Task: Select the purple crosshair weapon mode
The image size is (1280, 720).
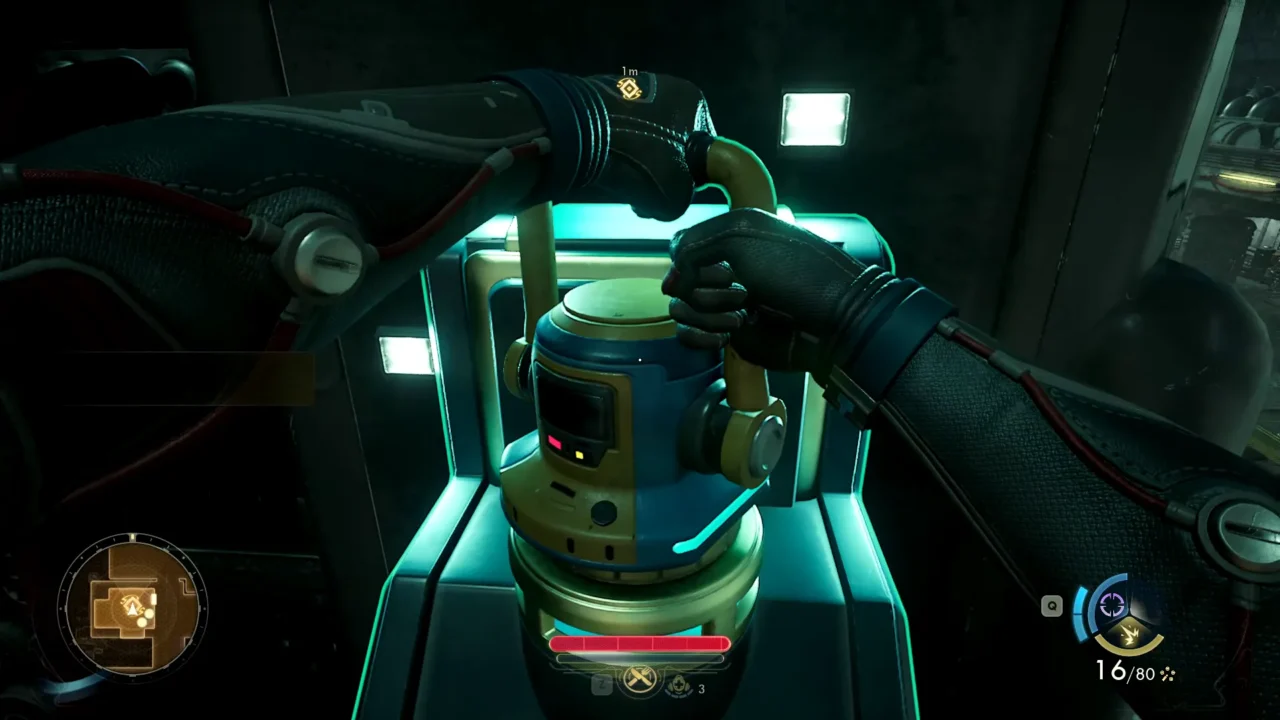Action: tap(1112, 604)
